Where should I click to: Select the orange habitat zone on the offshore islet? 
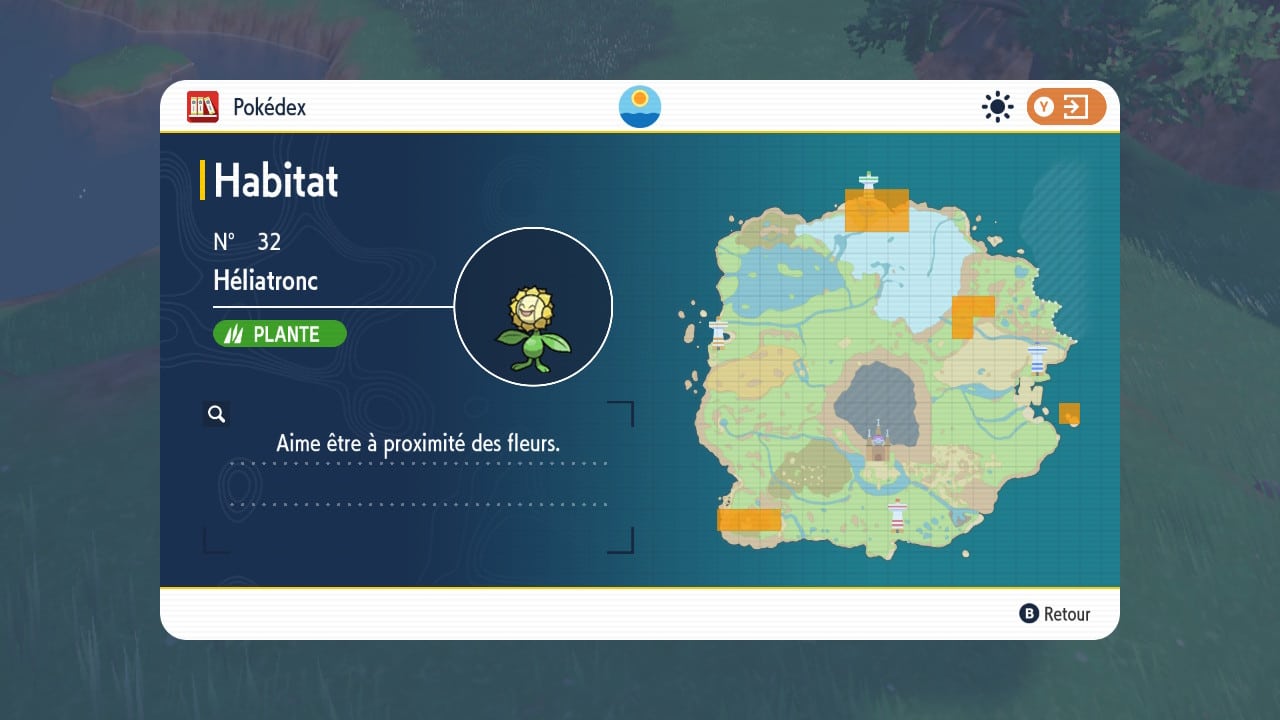1069,413
